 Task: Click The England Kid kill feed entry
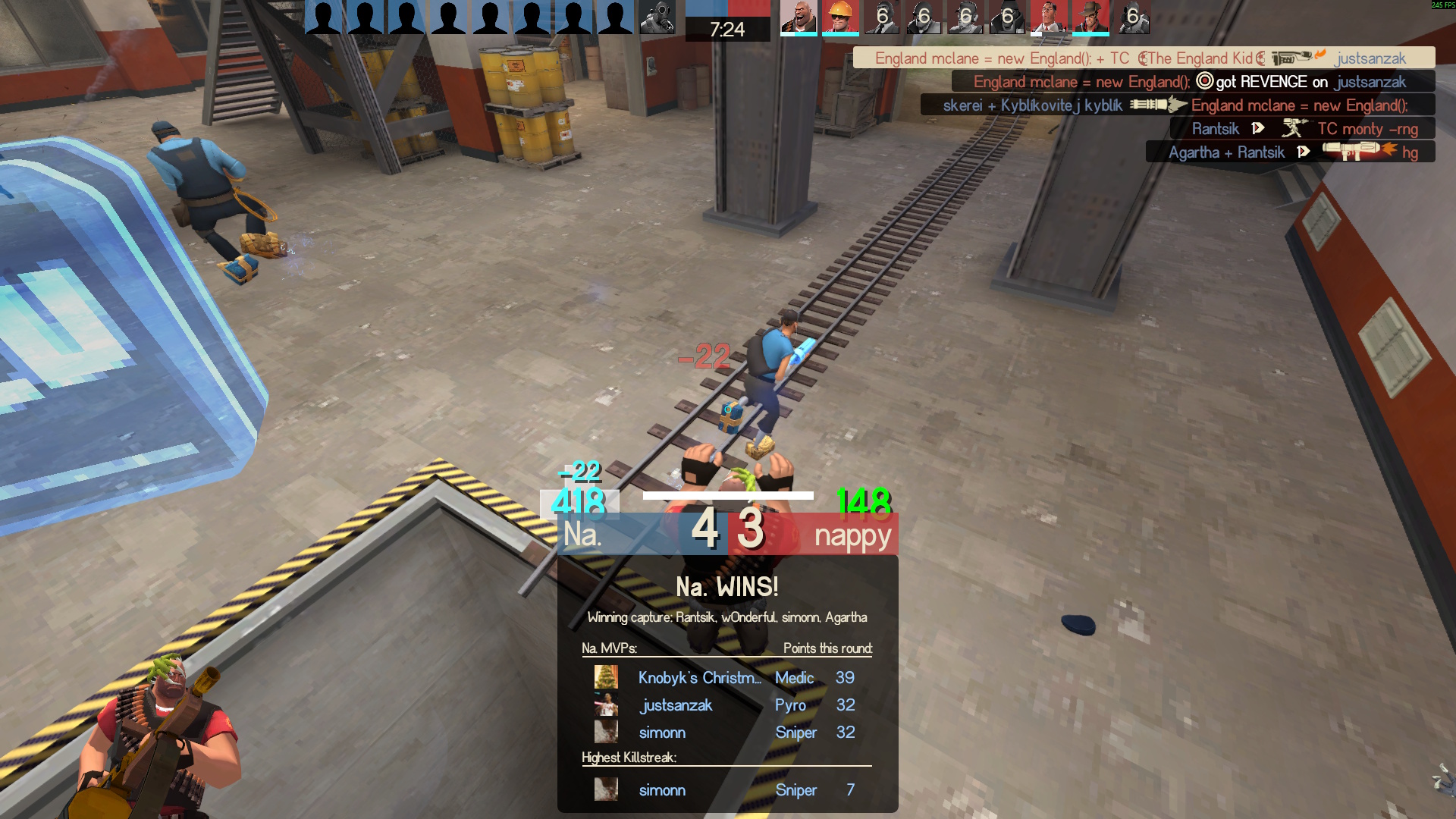1144,58
